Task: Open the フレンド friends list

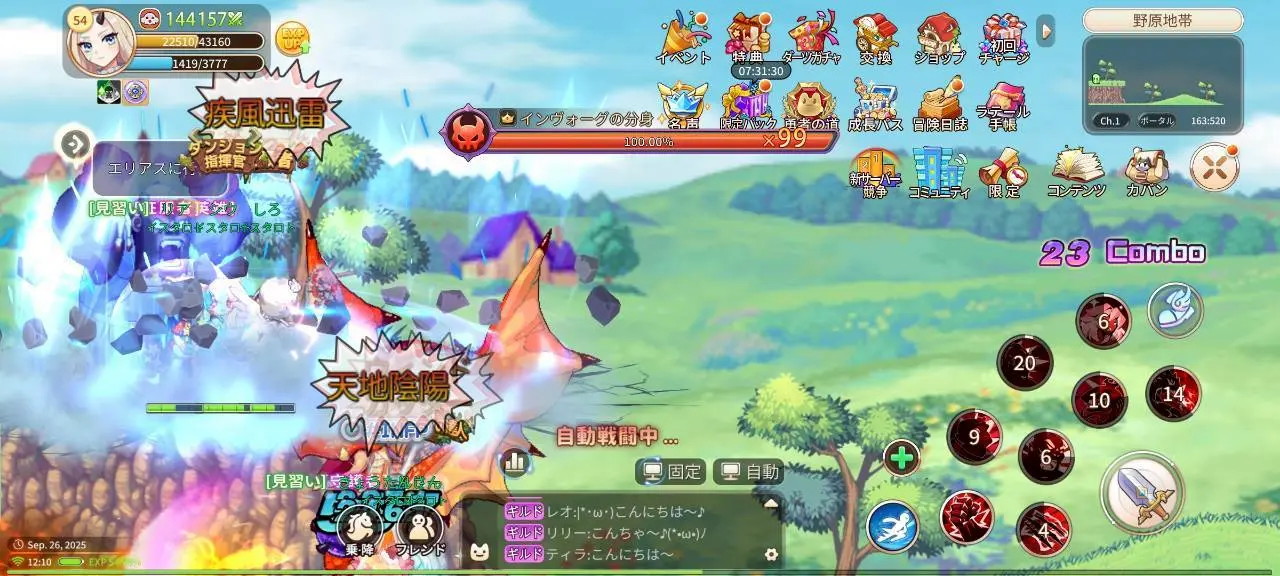Action: click(x=420, y=530)
